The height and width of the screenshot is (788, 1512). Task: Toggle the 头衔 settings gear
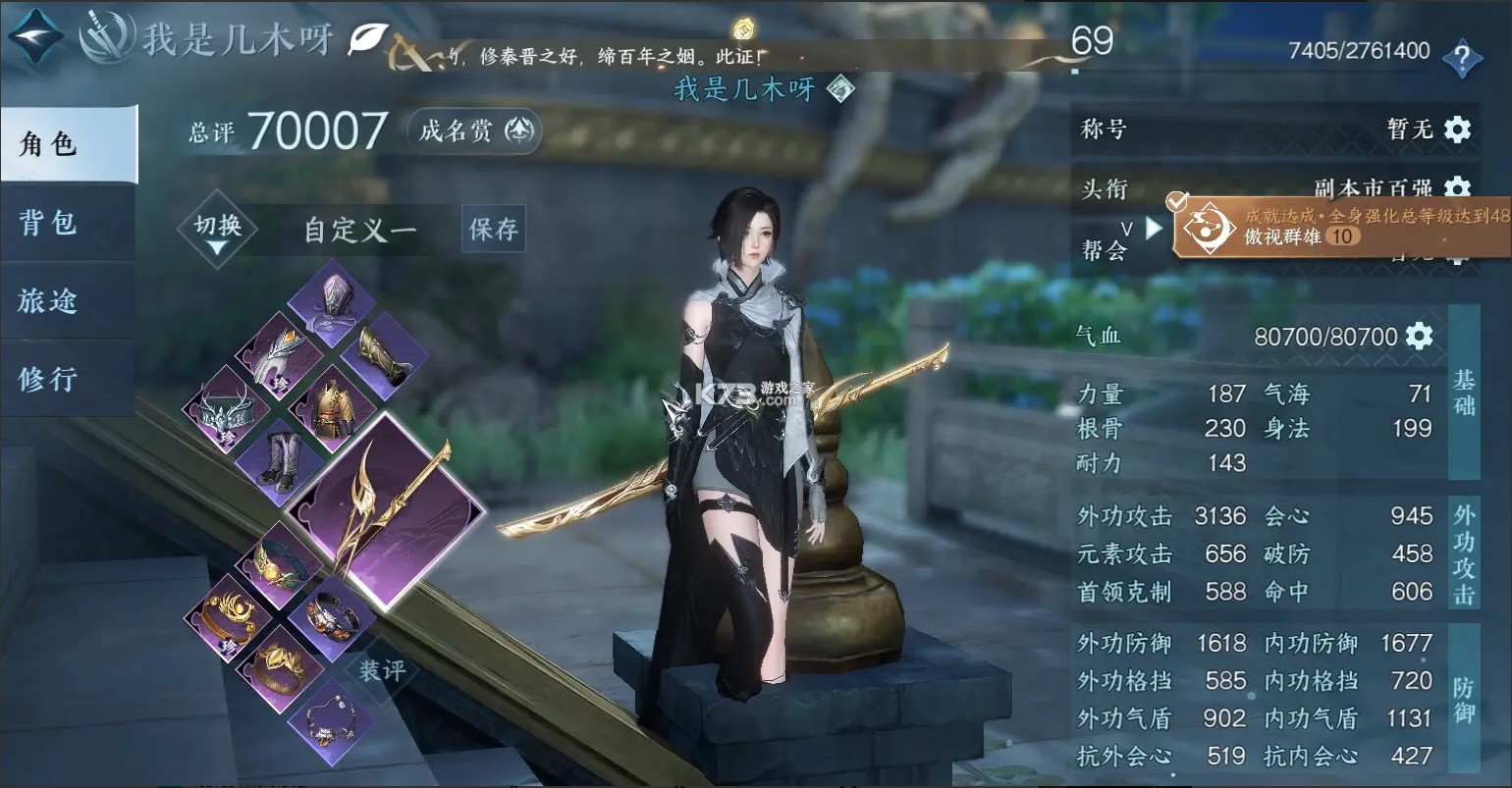pyautogui.click(x=1460, y=188)
